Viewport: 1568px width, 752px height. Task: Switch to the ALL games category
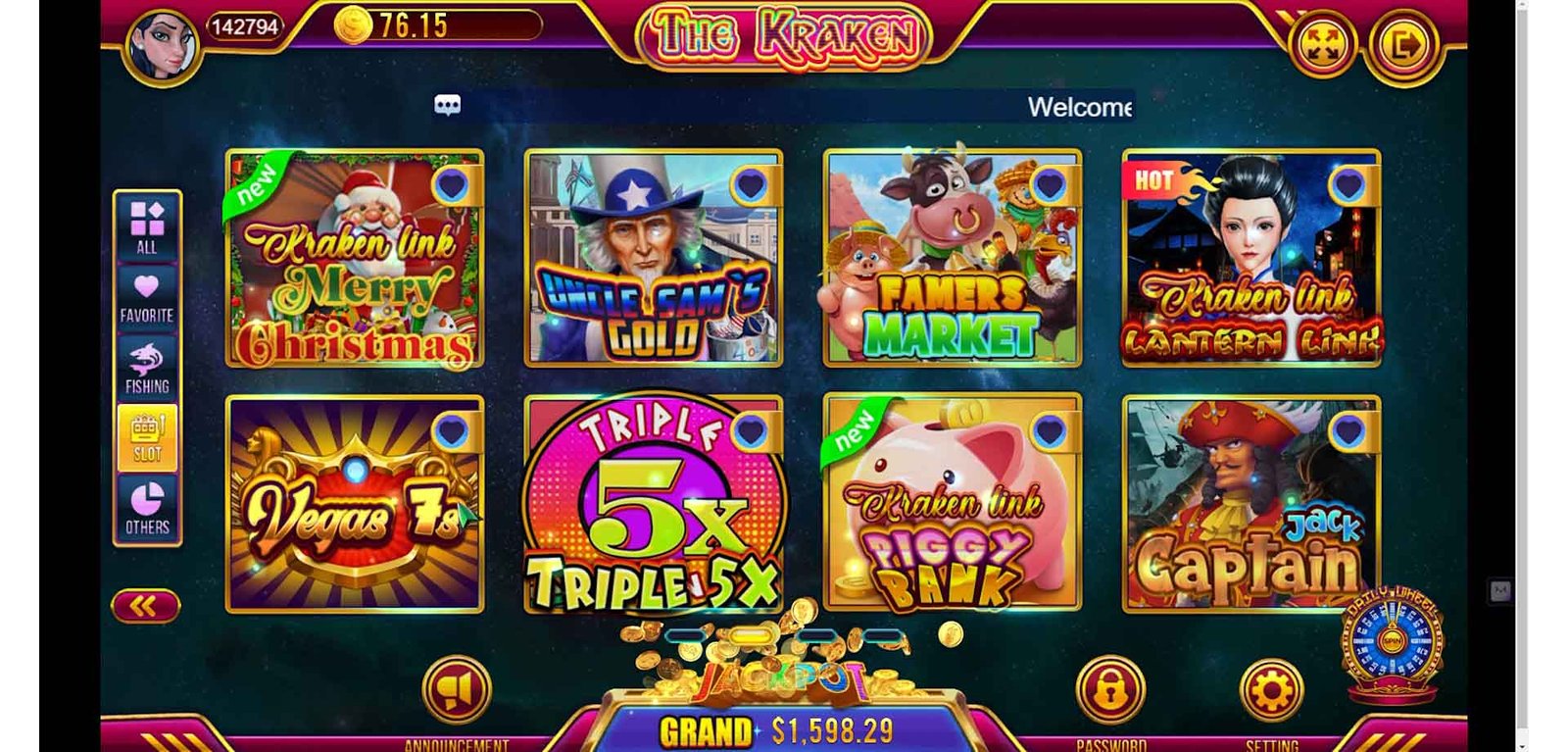point(147,227)
